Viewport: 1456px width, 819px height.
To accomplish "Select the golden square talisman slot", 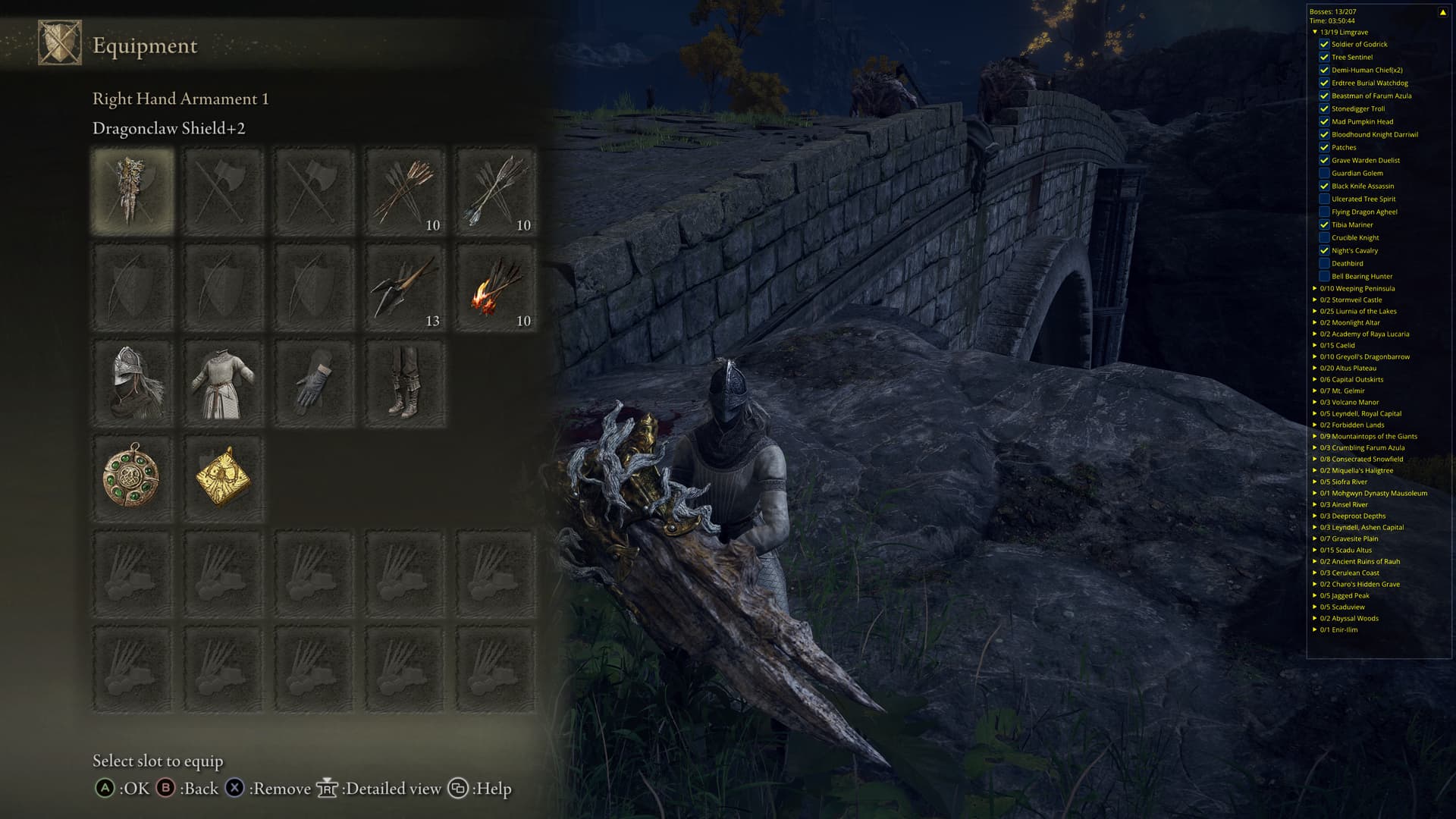I will (223, 479).
